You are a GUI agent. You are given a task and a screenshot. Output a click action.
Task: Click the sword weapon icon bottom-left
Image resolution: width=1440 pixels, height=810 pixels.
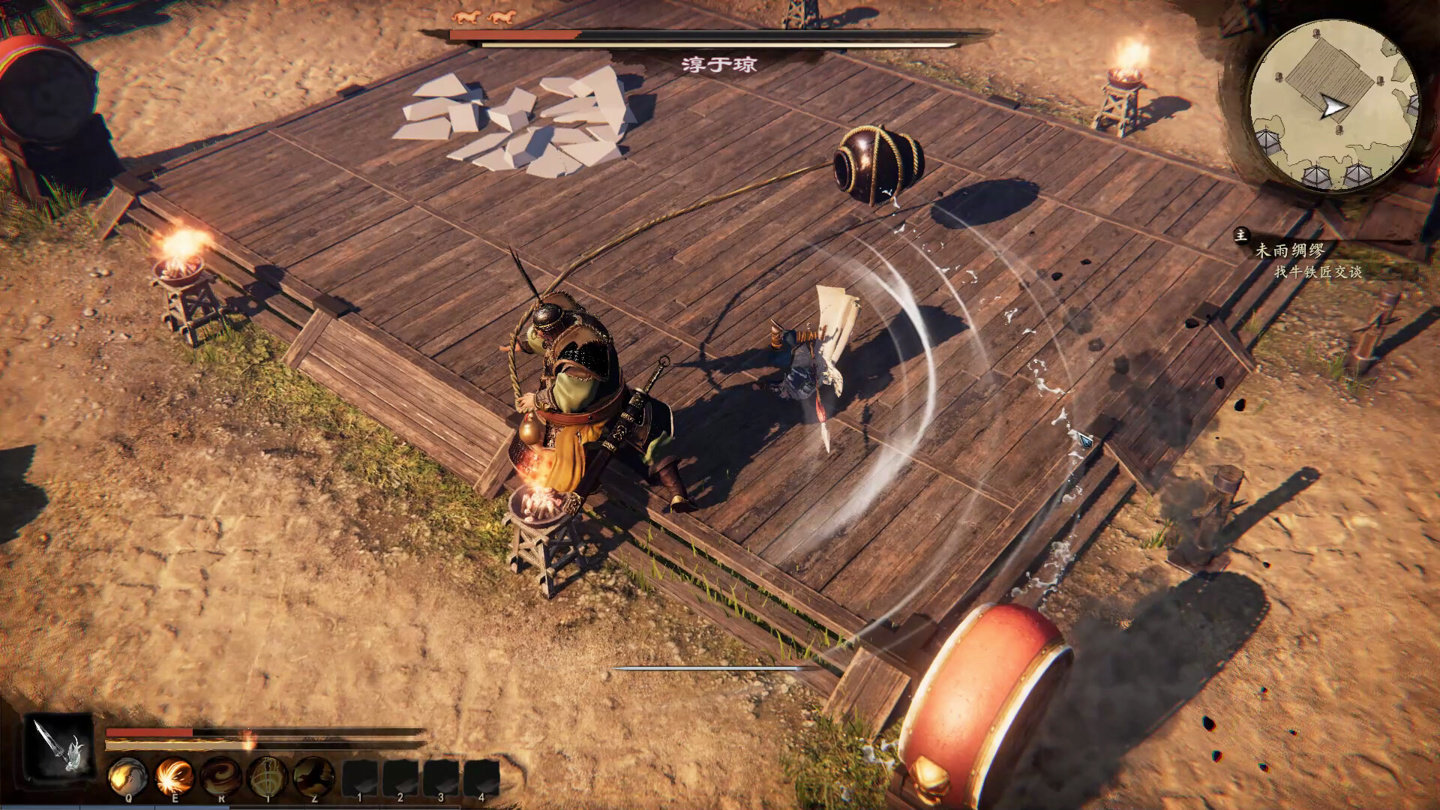click(56, 747)
